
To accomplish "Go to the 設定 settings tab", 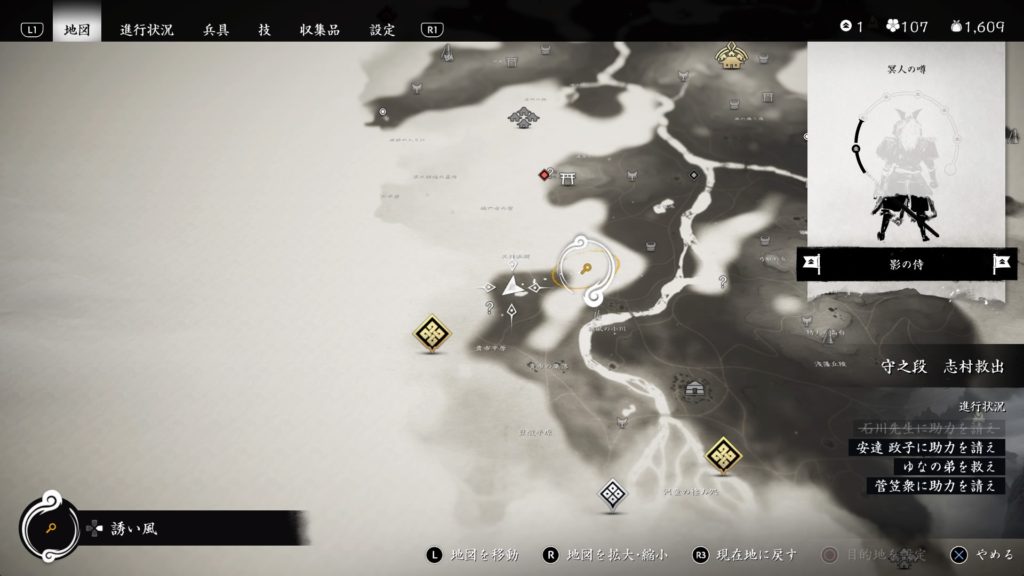I will 382,30.
